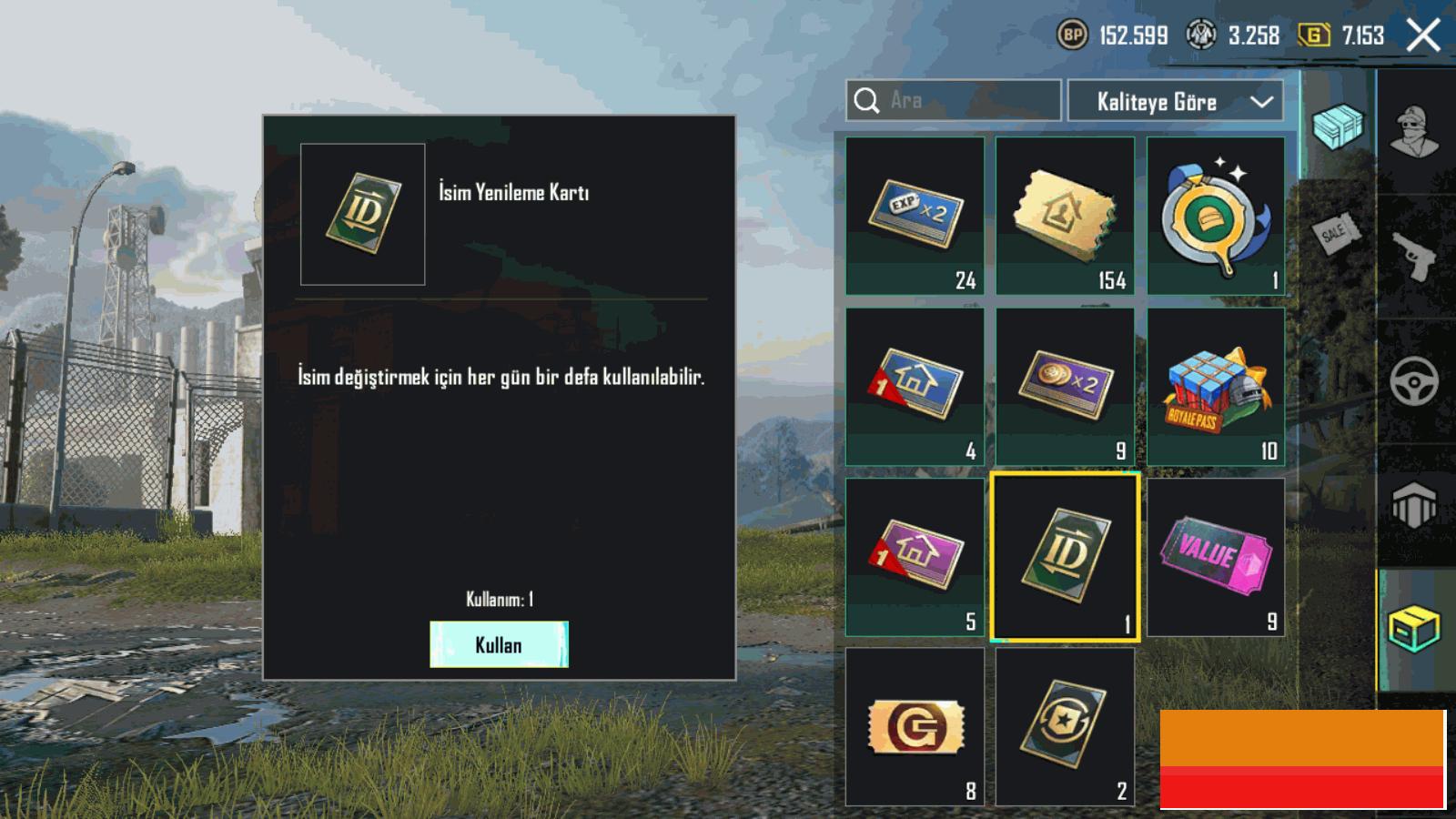
Task: Close the inventory screen
Action: pos(1423,36)
